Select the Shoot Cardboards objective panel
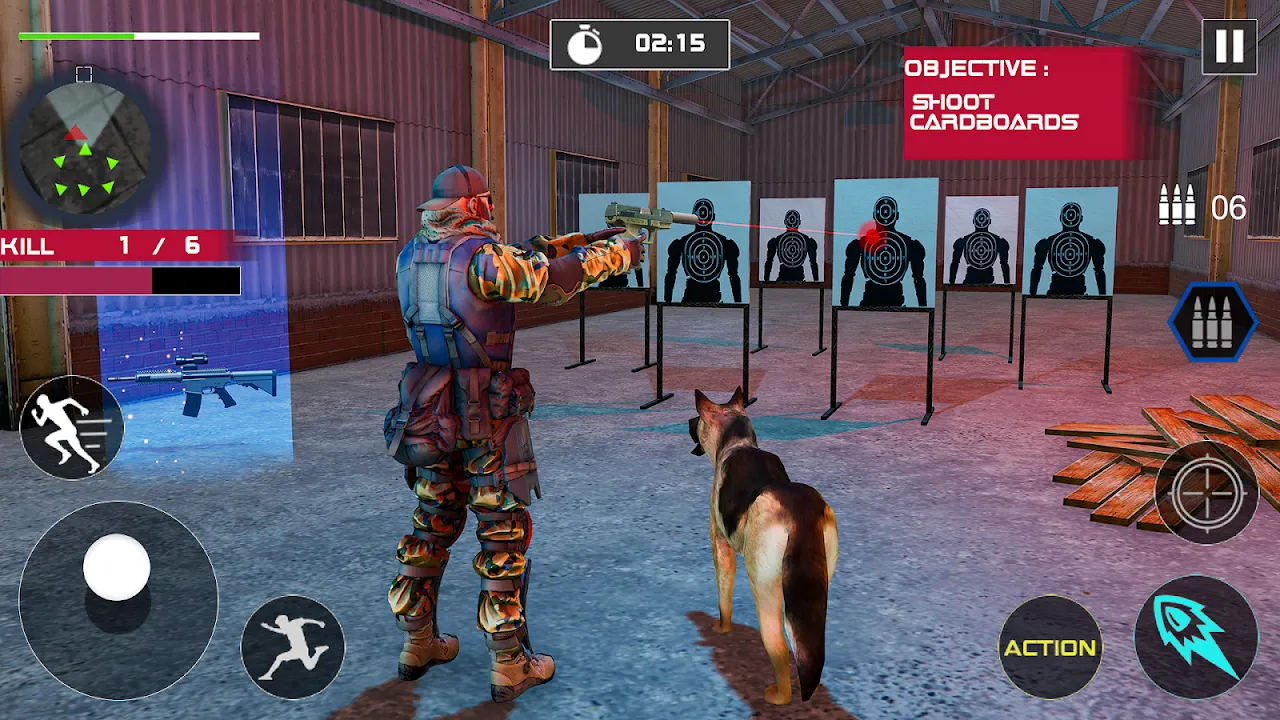The width and height of the screenshot is (1280, 720). (1018, 103)
